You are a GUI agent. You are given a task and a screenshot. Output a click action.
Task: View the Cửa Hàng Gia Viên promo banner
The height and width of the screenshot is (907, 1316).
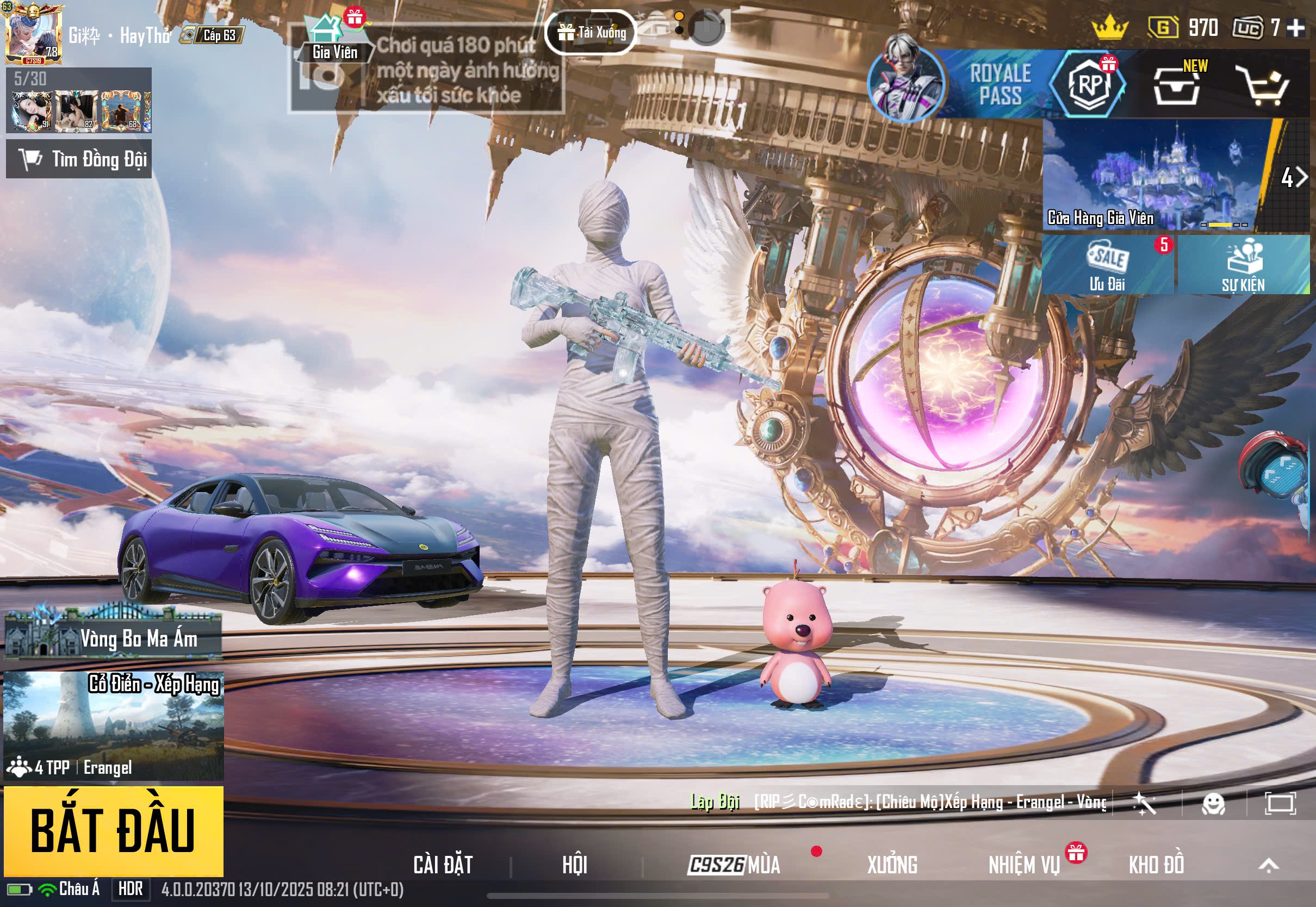coord(1156,175)
